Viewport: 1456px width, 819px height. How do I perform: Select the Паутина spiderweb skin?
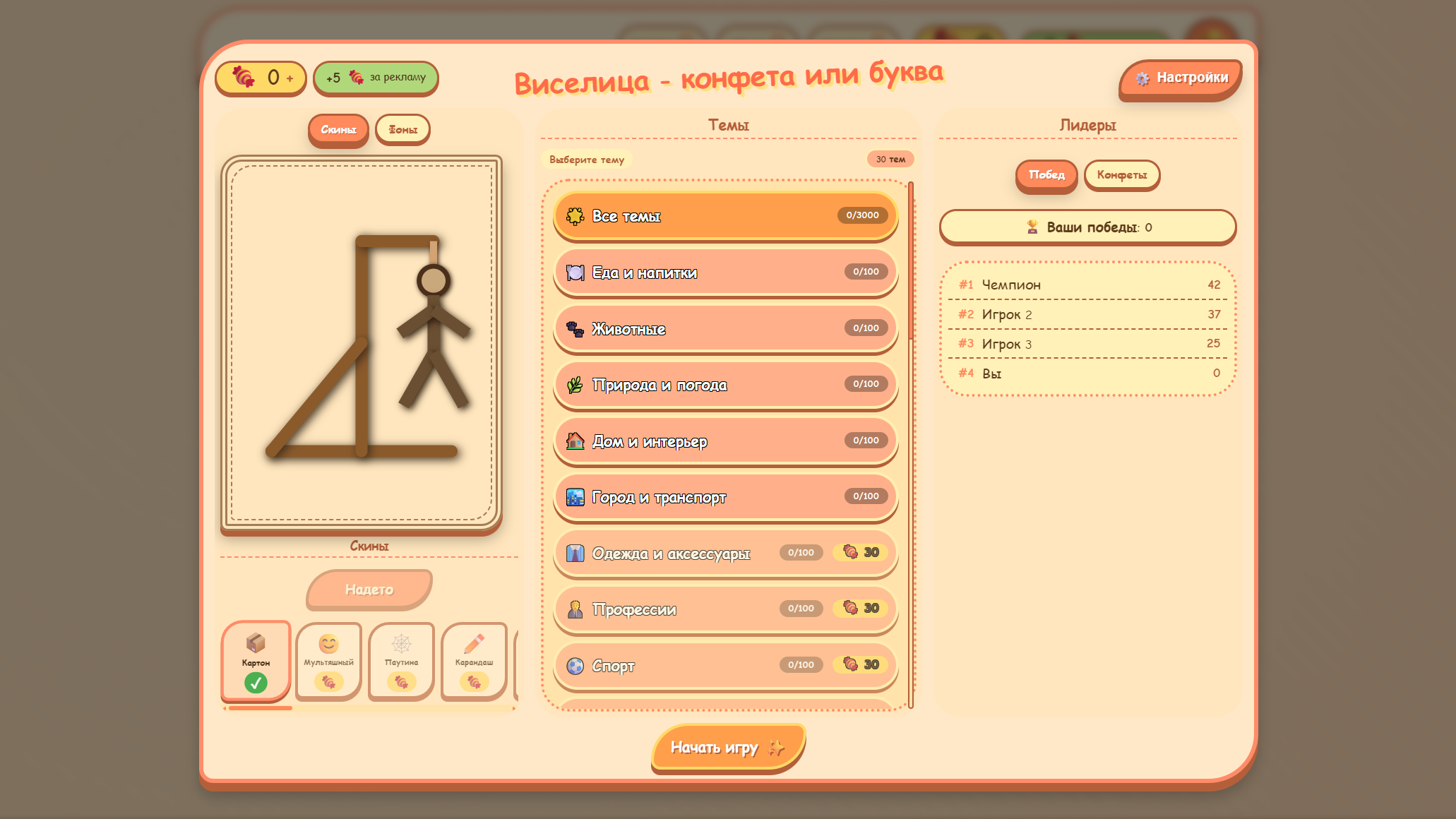(x=401, y=660)
